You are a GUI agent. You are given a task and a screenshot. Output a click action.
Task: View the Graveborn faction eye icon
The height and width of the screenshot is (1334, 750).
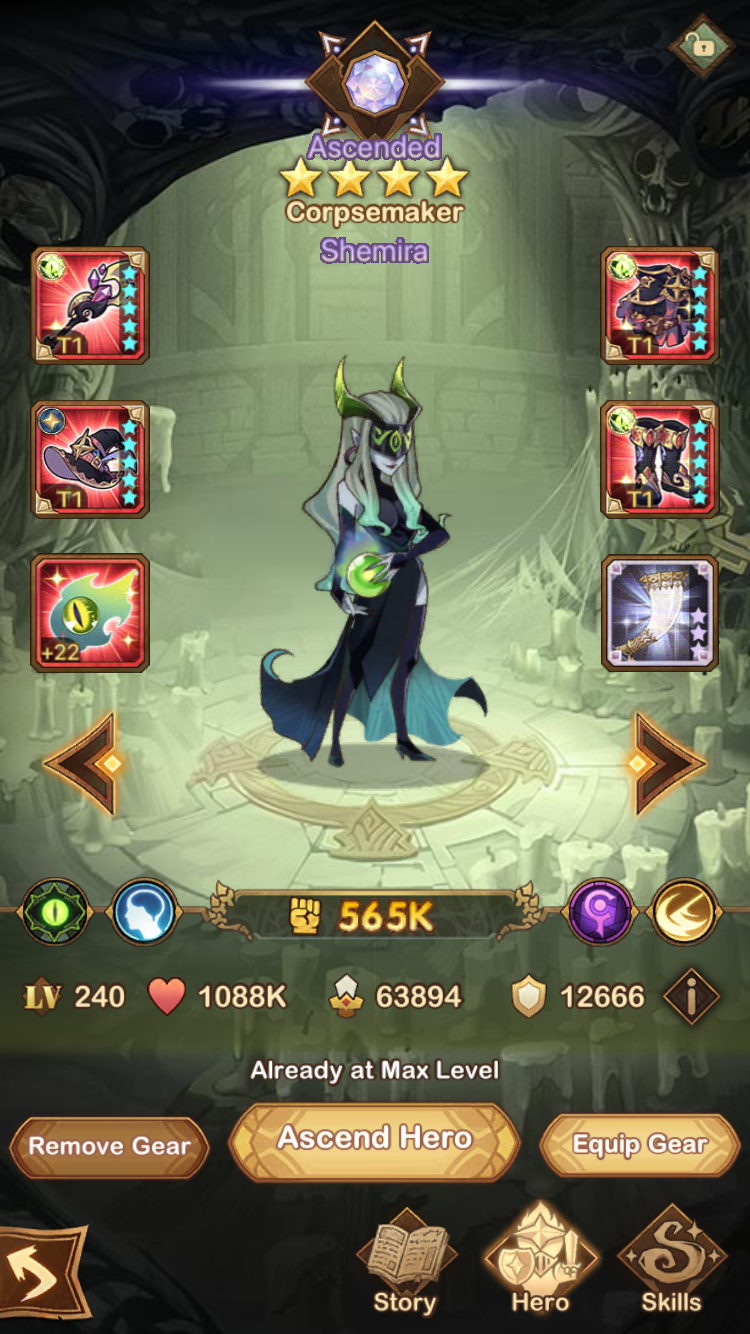(x=56, y=912)
